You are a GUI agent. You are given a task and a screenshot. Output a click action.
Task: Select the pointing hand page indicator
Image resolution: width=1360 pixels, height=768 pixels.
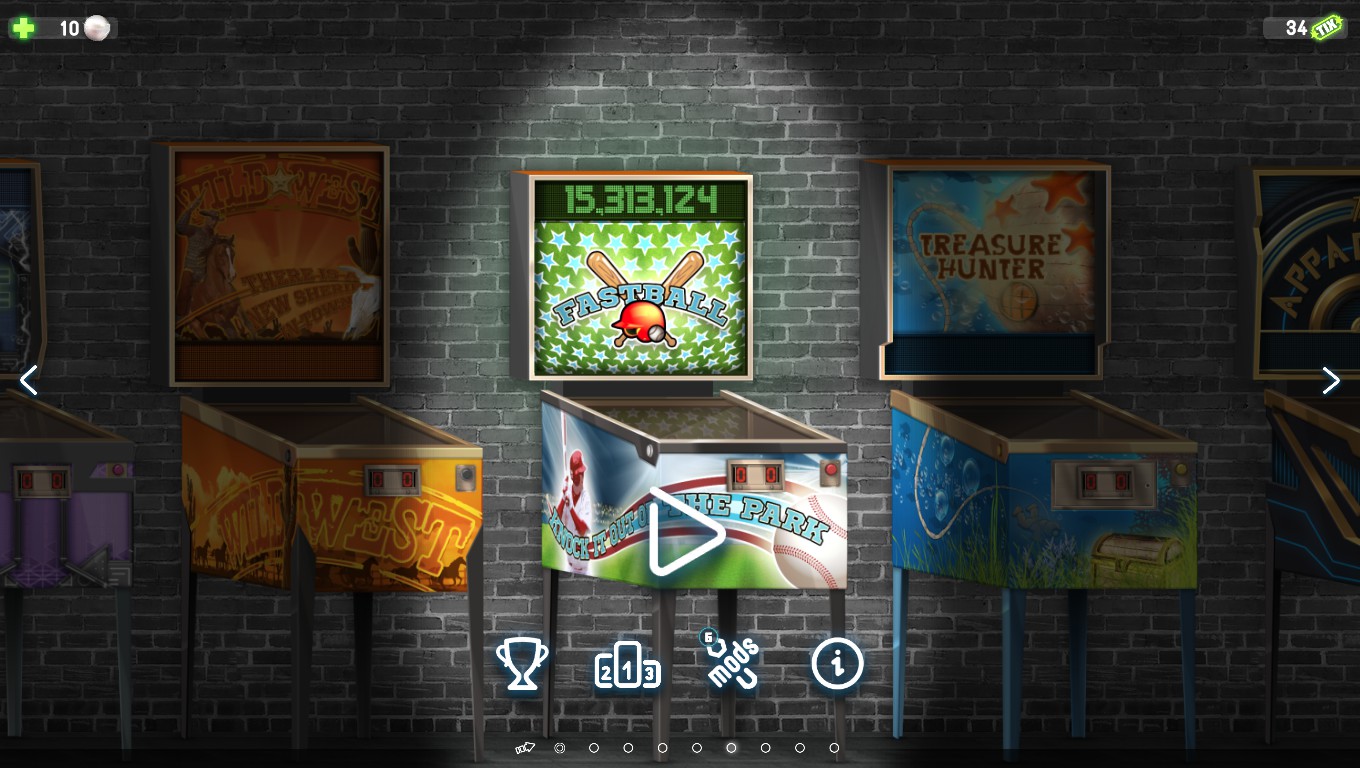(525, 748)
